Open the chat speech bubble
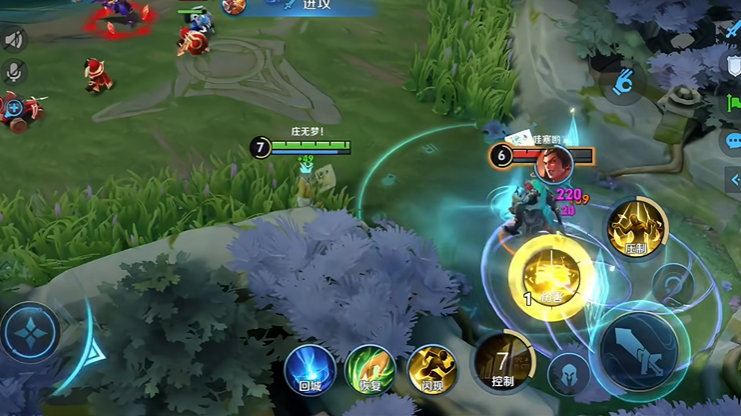 (733, 141)
